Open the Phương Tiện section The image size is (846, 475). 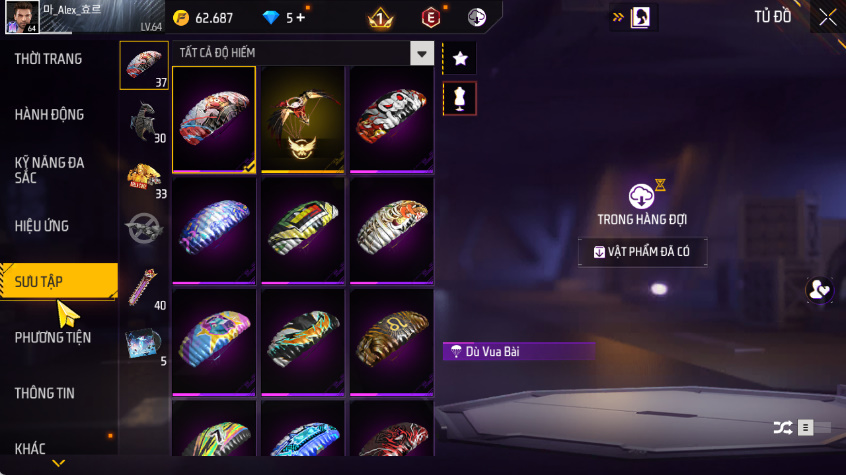pos(50,338)
